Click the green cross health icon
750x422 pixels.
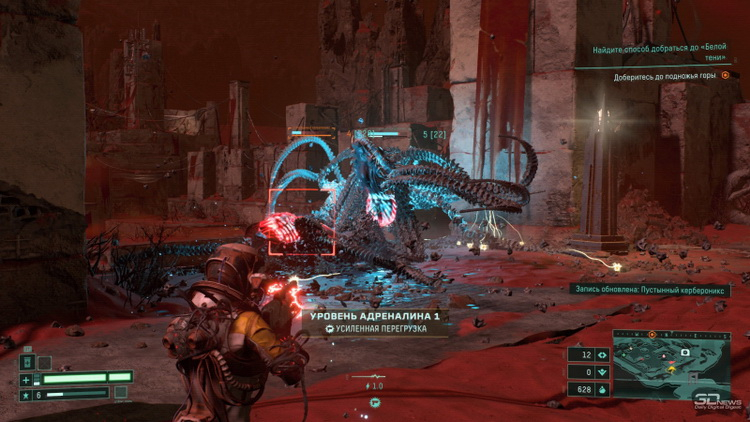coord(26,380)
